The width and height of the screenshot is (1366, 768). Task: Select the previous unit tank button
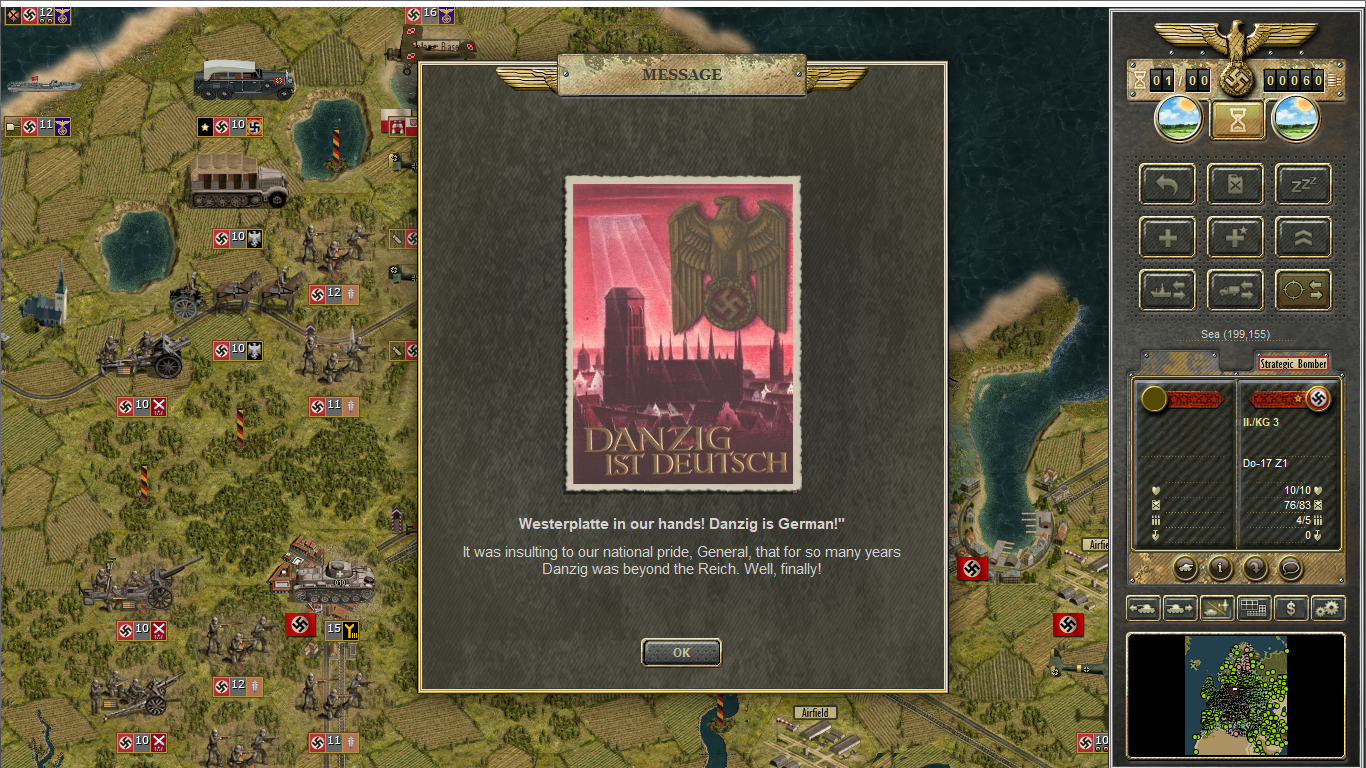click(x=1143, y=607)
